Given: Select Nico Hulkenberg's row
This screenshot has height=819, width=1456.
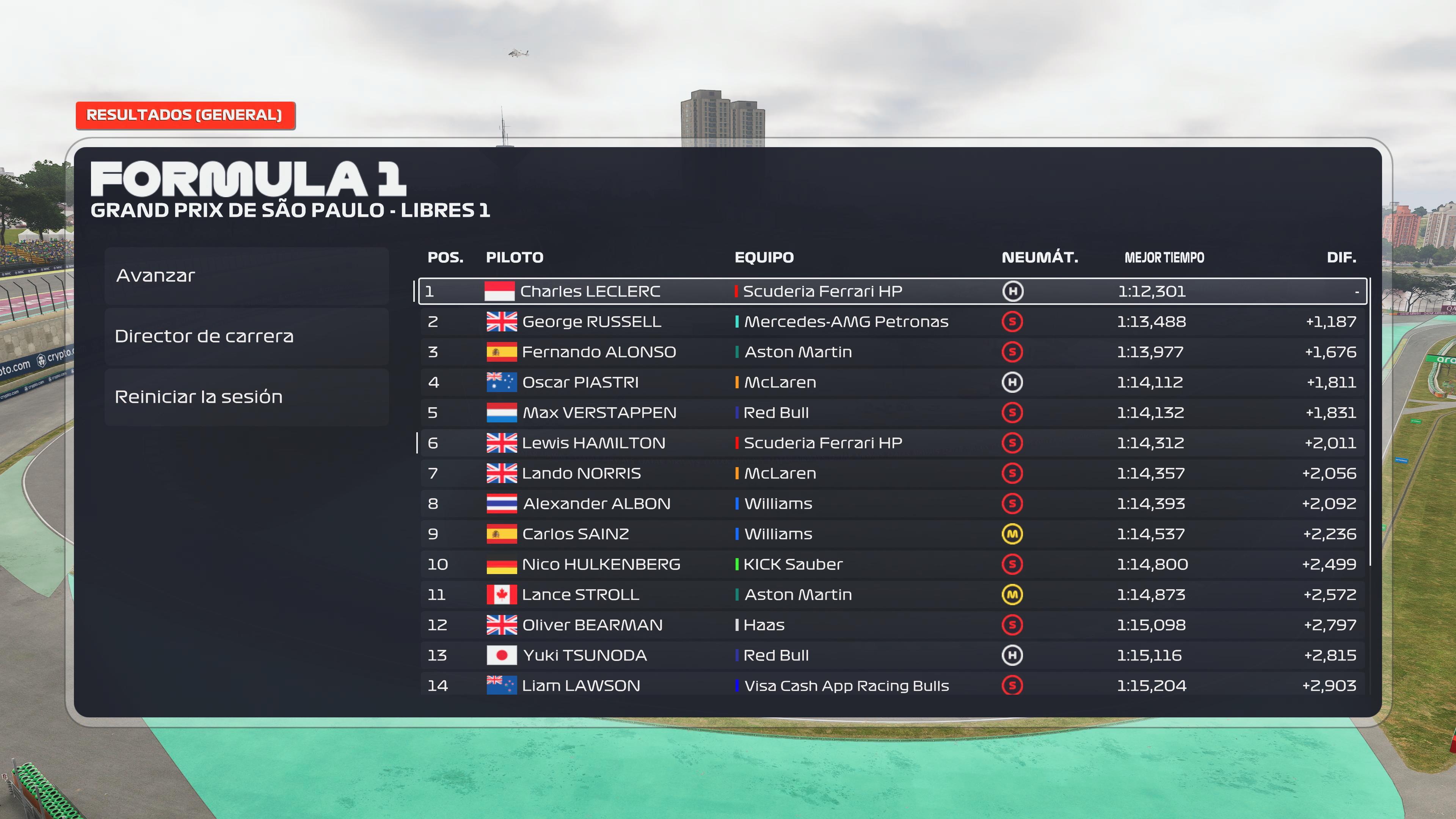Looking at the screenshot, I should (892, 564).
